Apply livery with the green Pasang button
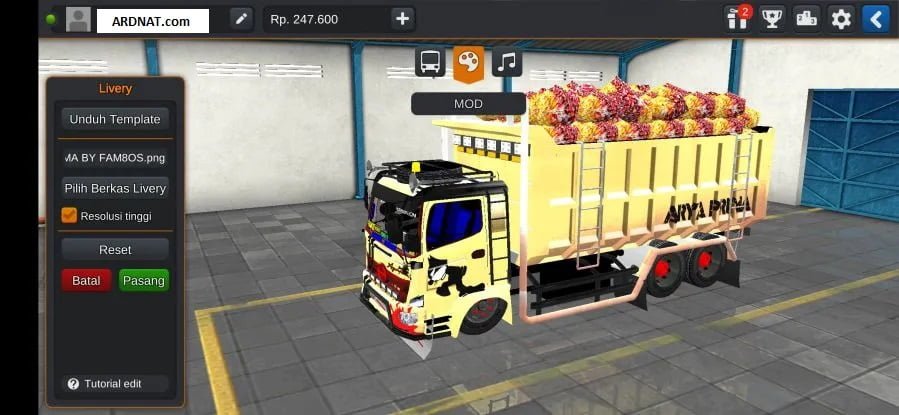Viewport: 899px width, 415px height. pos(143,281)
